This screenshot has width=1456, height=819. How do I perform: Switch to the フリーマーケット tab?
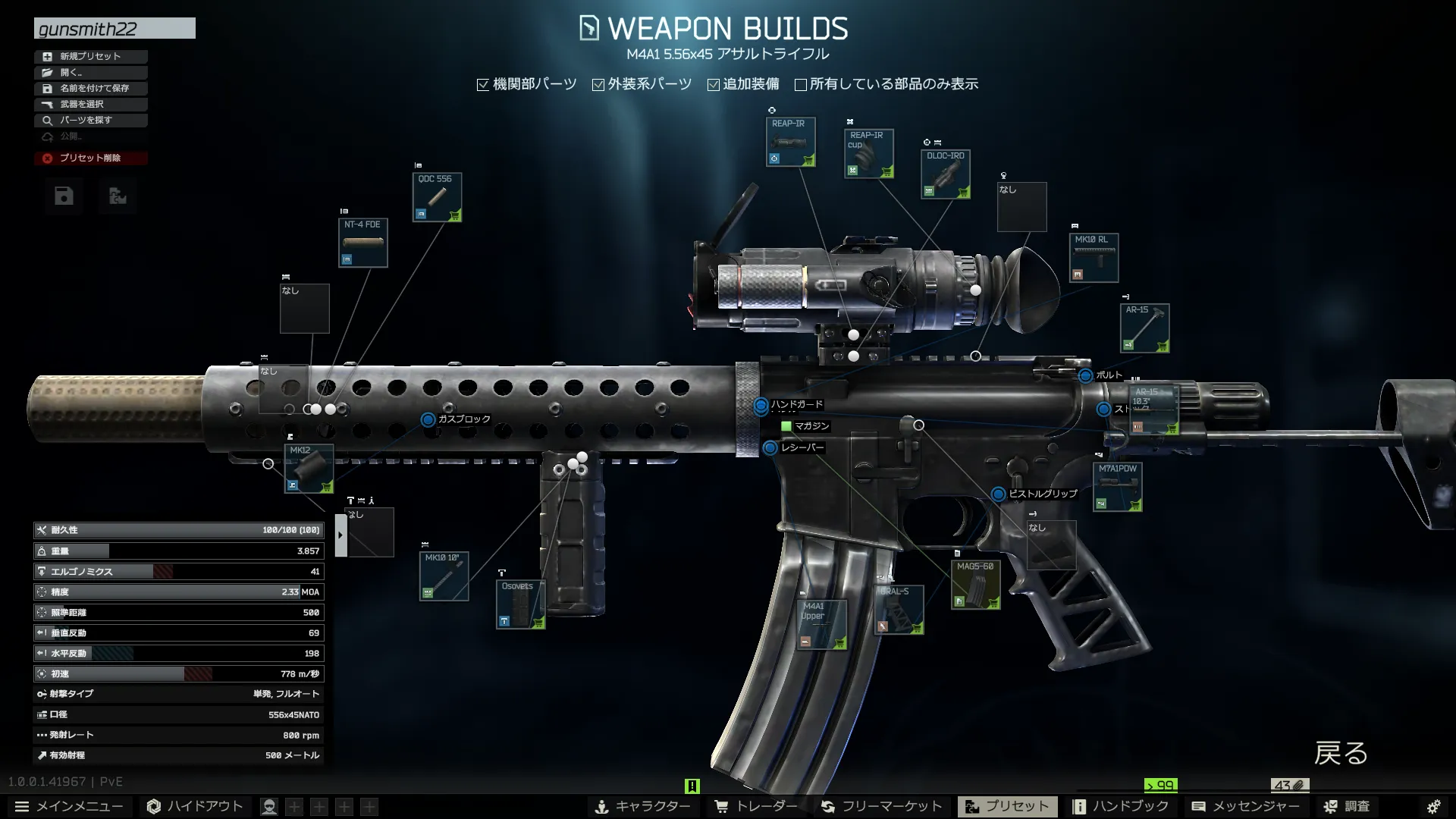pyautogui.click(x=881, y=806)
